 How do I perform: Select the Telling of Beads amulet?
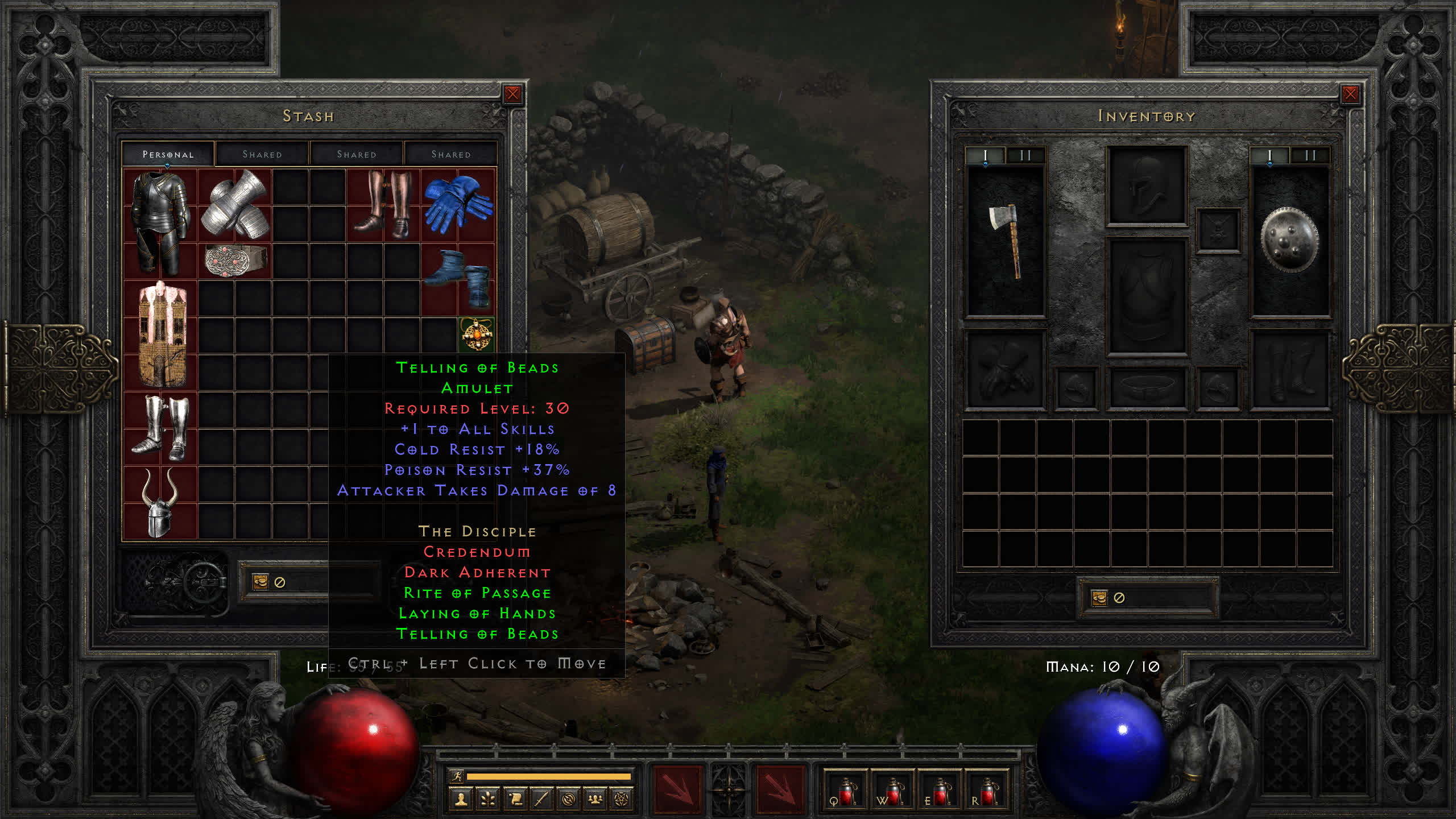point(477,334)
